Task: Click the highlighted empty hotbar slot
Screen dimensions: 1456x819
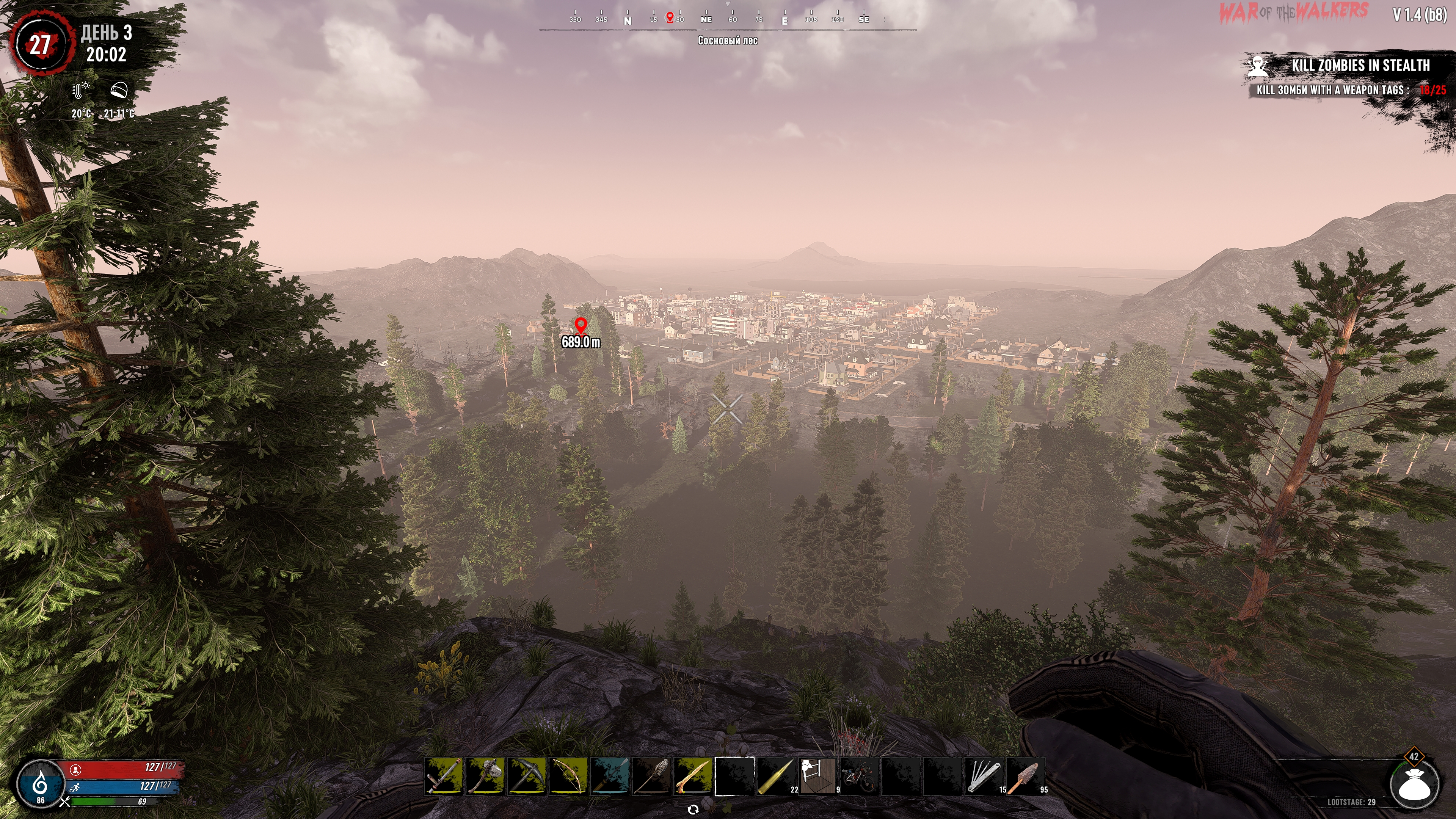Action: [x=734, y=776]
